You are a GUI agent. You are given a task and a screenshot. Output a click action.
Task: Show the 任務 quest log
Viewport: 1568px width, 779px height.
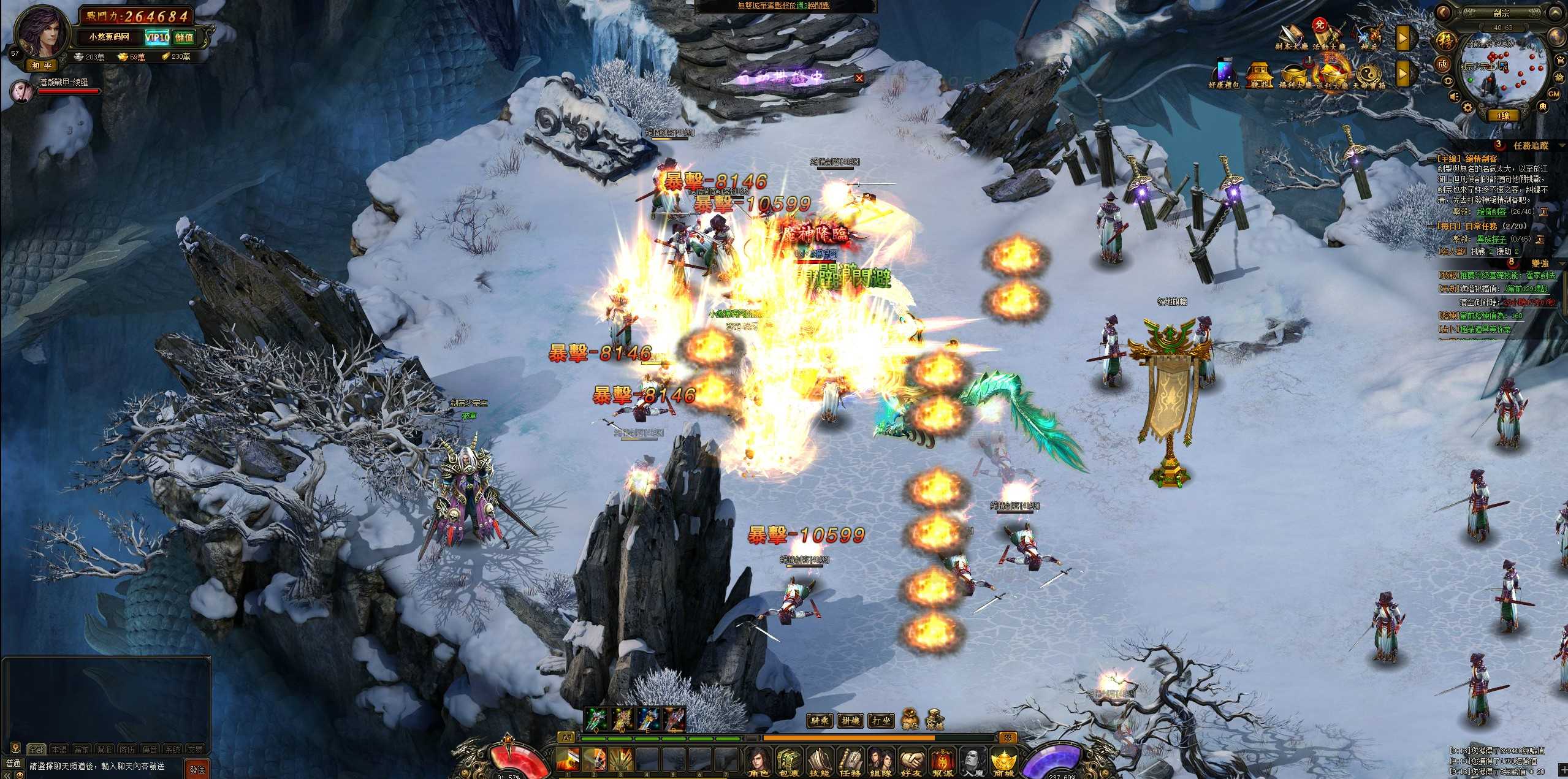point(850,762)
